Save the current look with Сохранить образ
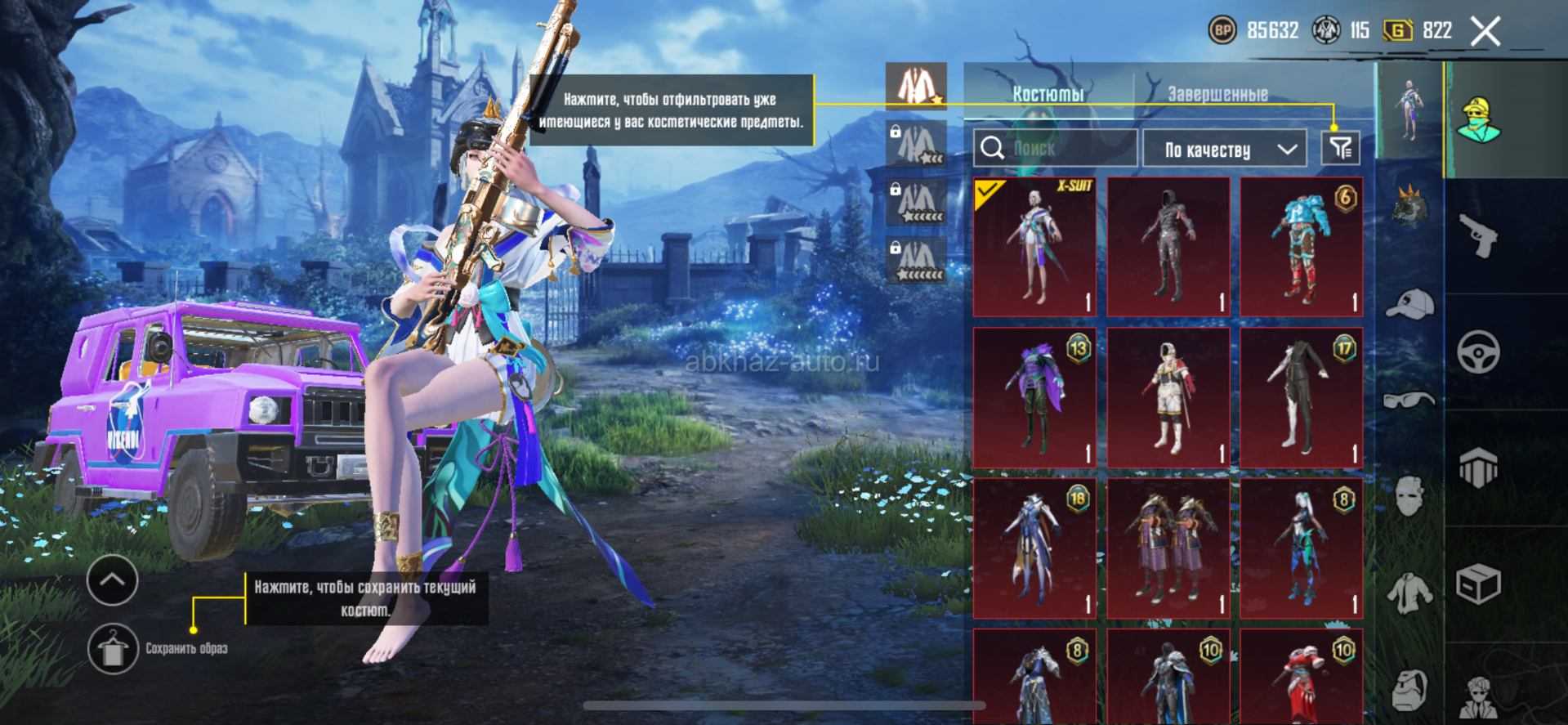 (x=113, y=649)
